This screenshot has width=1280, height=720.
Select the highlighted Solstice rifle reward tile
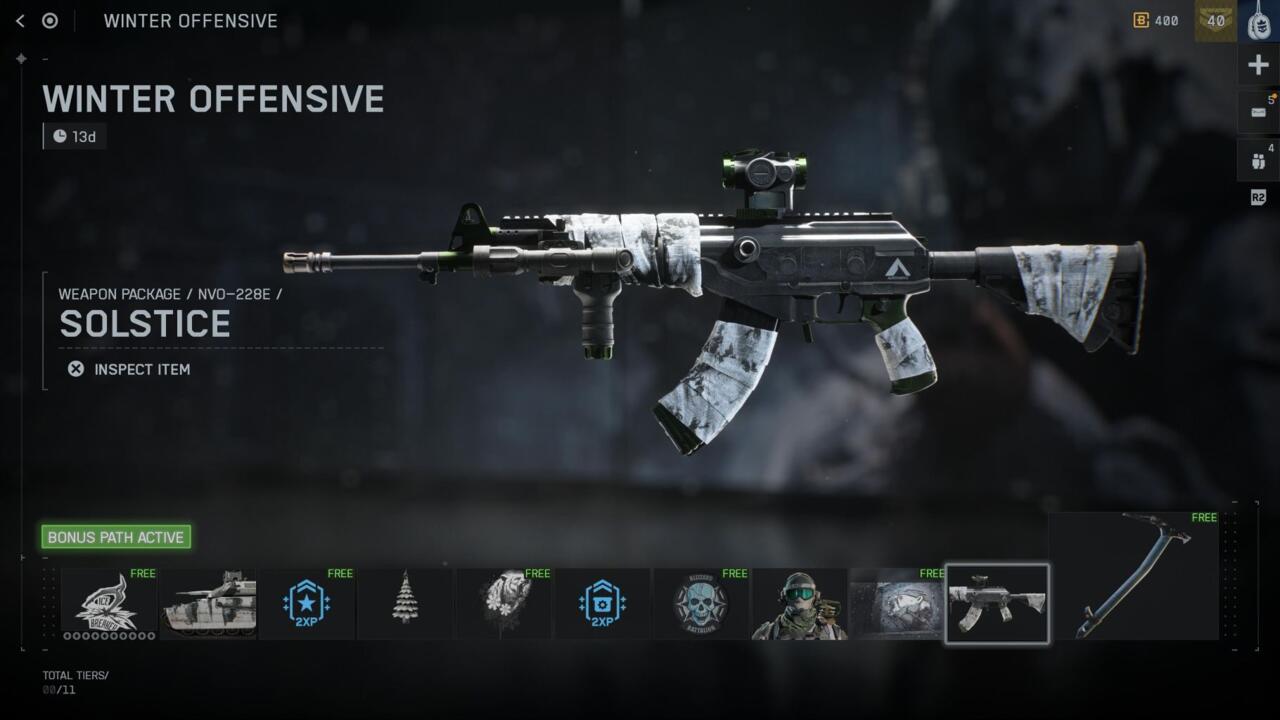pyautogui.click(x=997, y=604)
